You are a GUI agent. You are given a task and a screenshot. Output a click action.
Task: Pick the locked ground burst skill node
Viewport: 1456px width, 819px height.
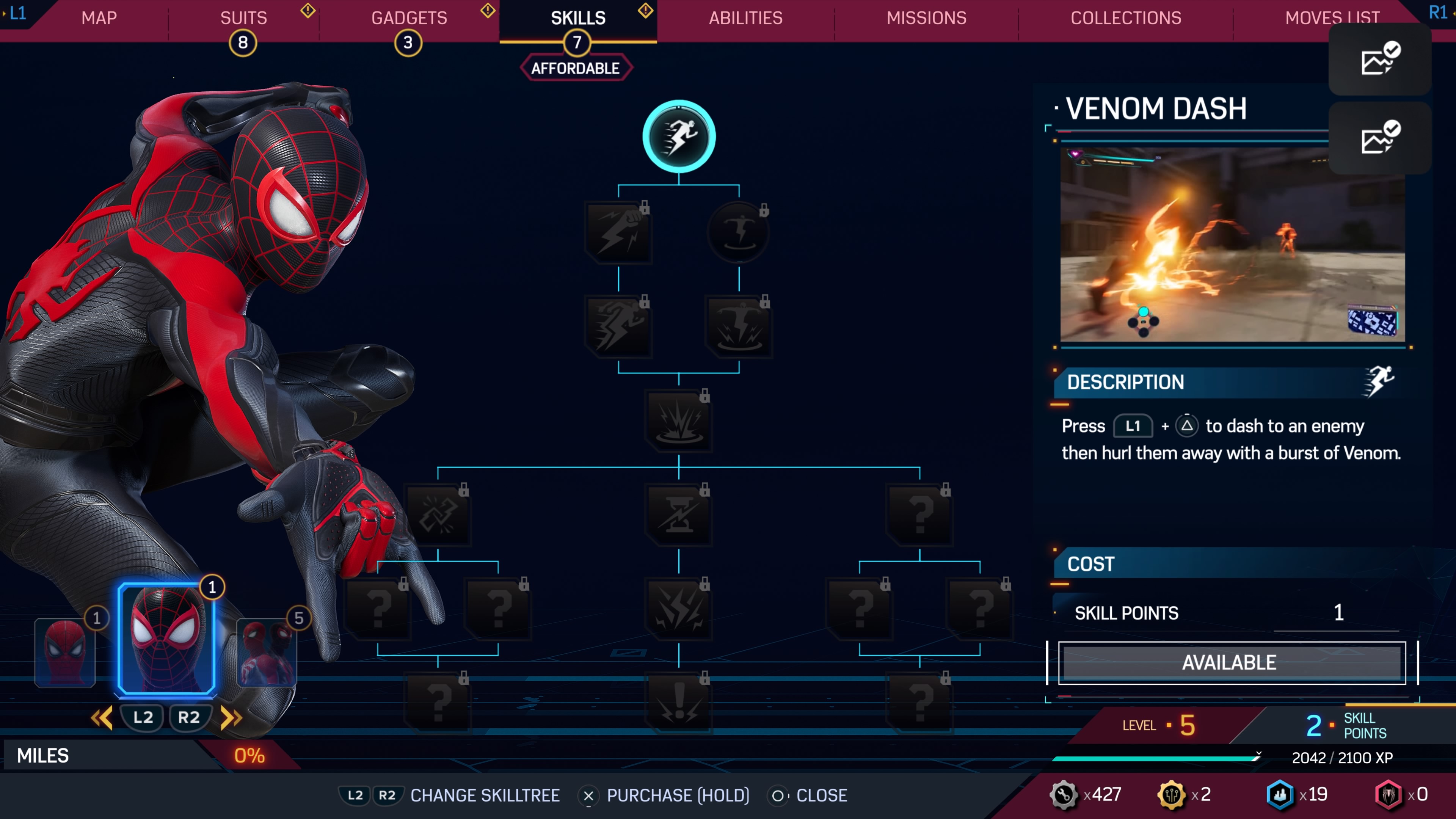pos(679,420)
